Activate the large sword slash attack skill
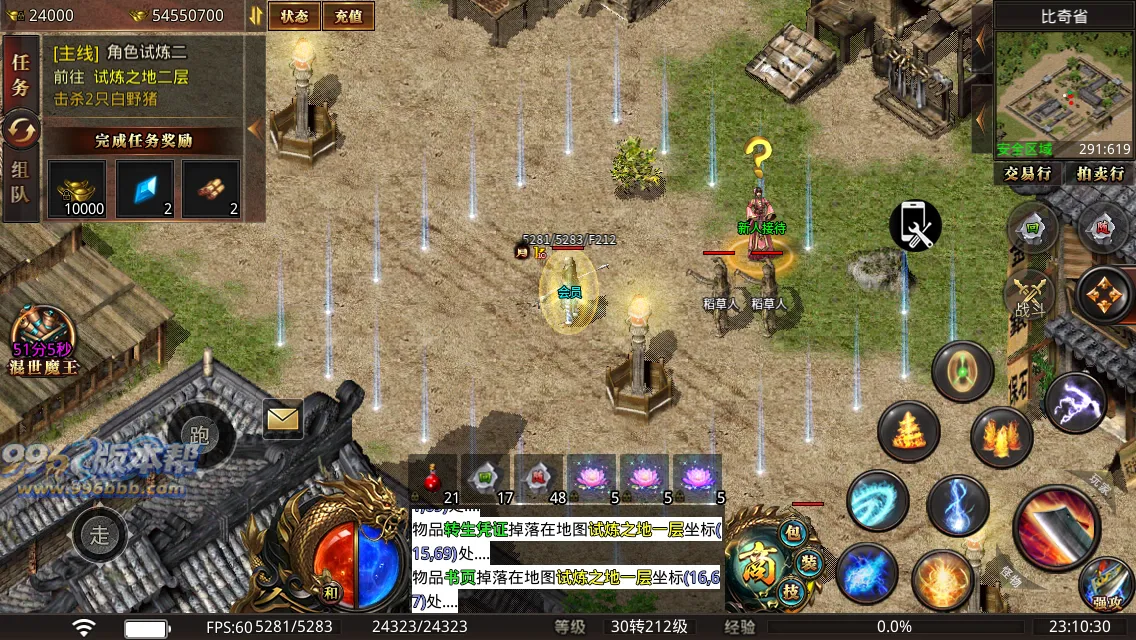The width and height of the screenshot is (1136, 640). point(1057,526)
